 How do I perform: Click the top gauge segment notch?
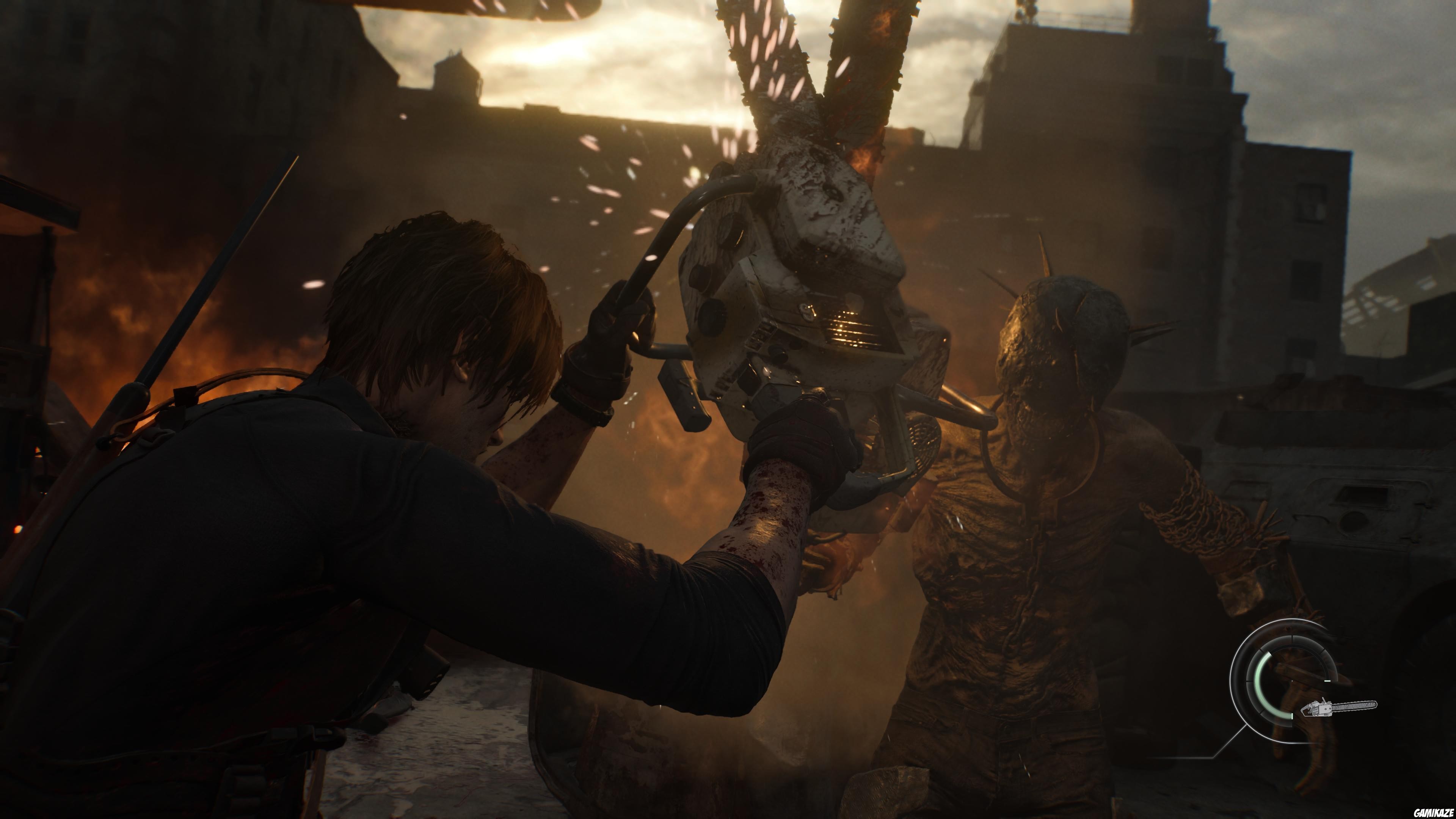1292,637
